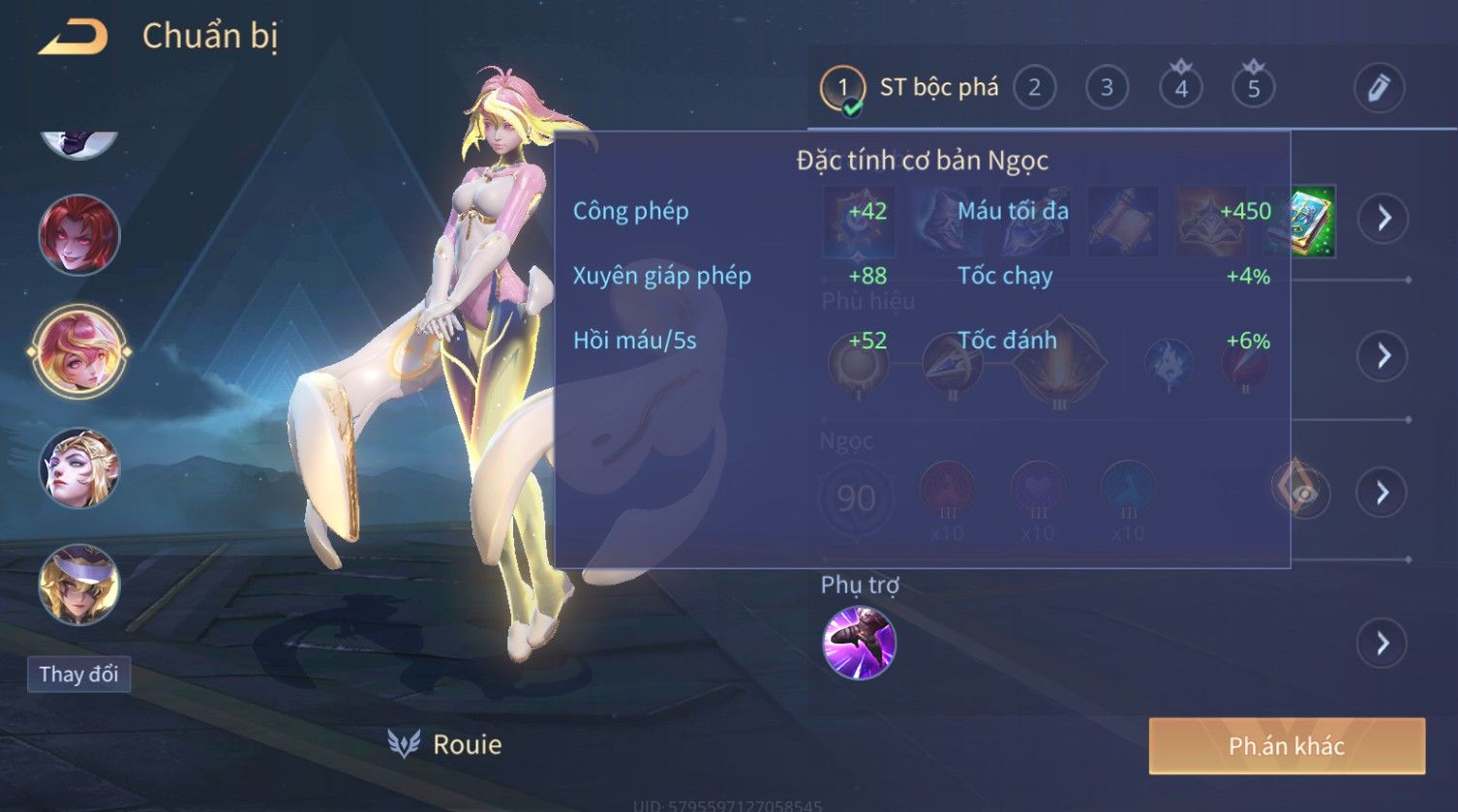Pick the silver-haired crowned hero portrait
Screen dimensions: 1458x812
pyautogui.click(x=79, y=468)
